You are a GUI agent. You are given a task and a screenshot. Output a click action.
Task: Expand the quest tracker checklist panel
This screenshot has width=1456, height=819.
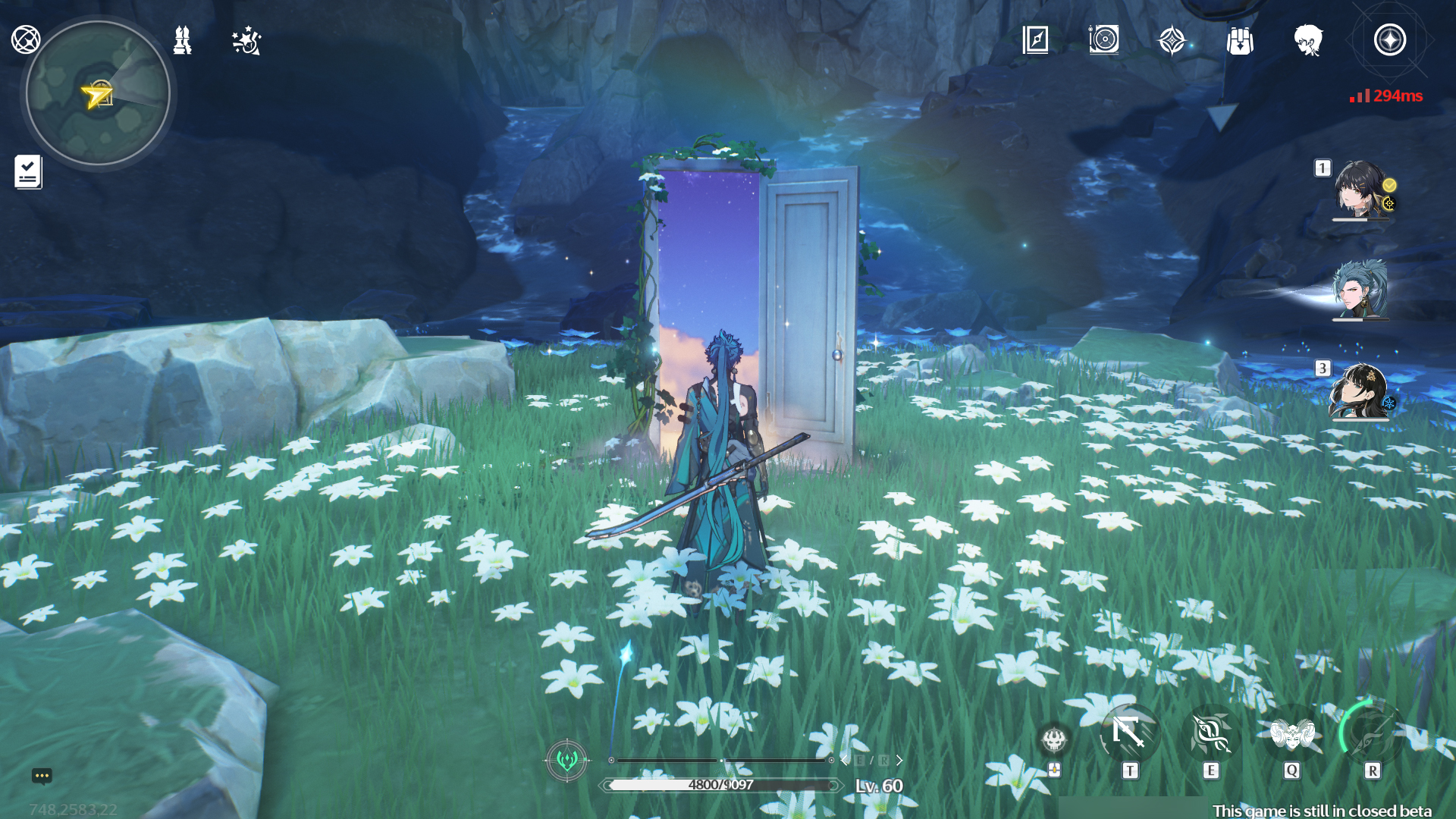[27, 172]
